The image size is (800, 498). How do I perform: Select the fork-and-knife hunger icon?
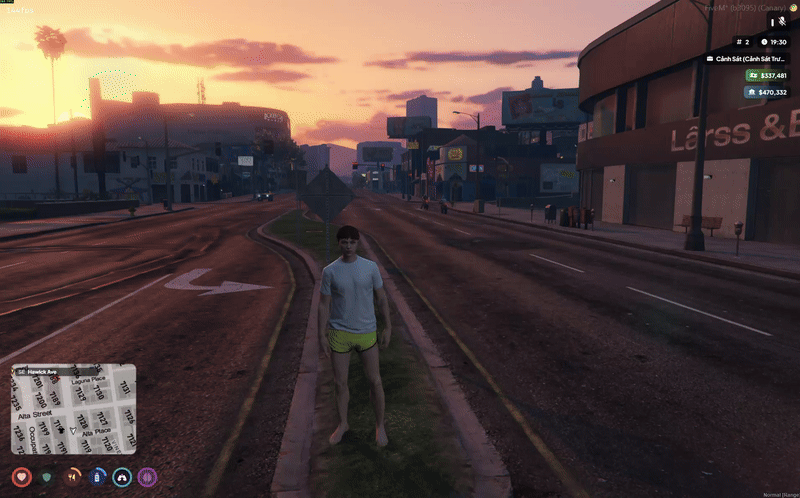coord(72,477)
